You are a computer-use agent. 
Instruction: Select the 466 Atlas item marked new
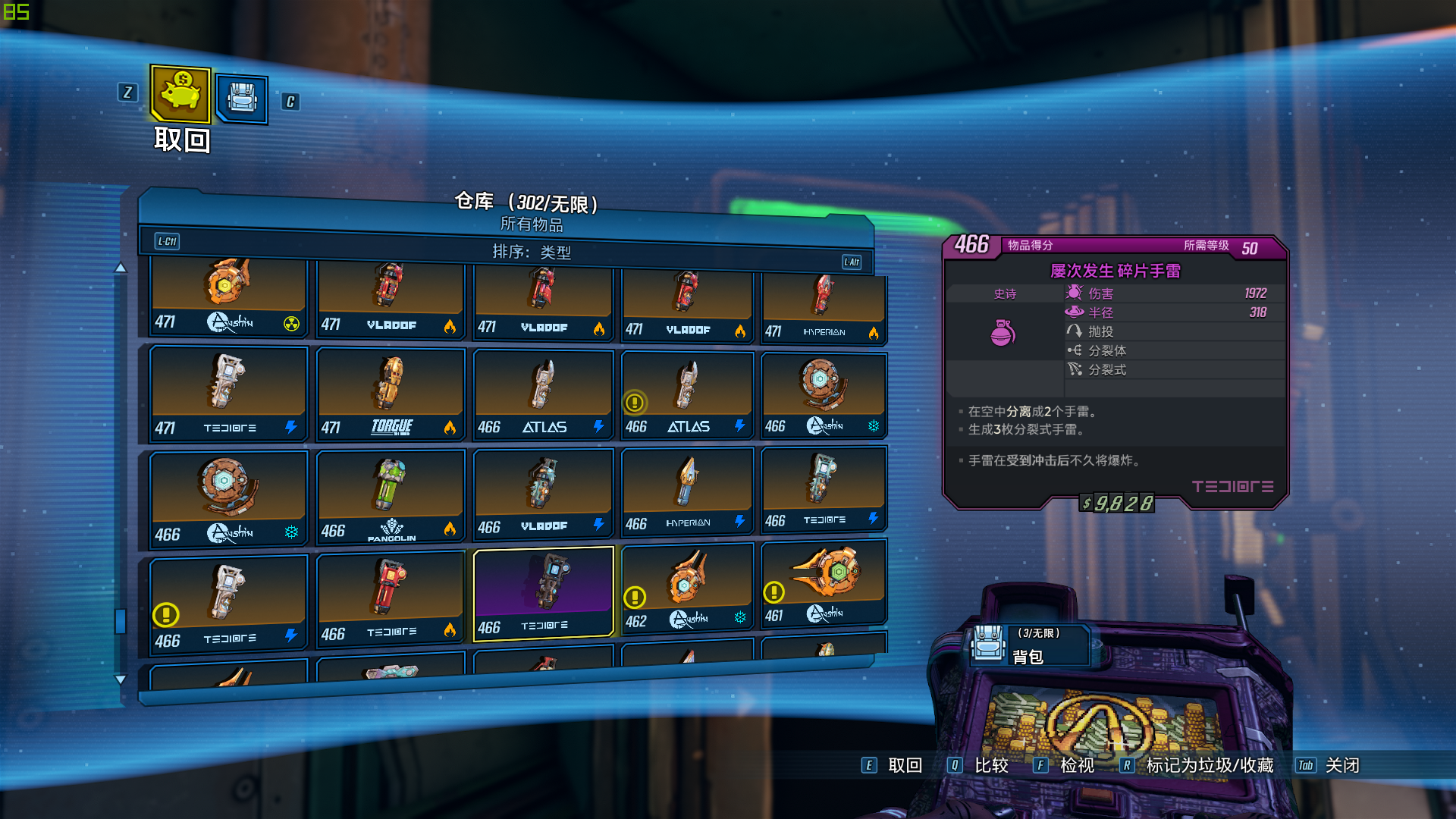click(x=687, y=394)
